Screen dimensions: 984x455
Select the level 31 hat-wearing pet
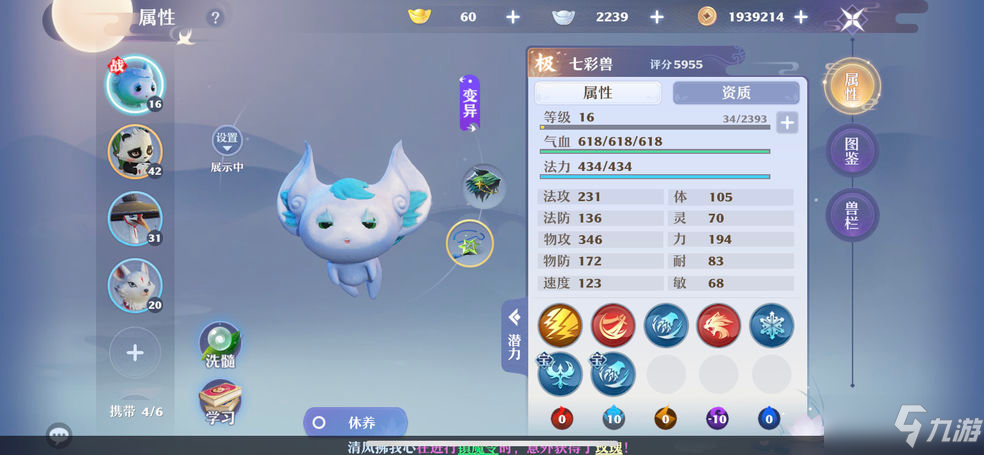pyautogui.click(x=135, y=218)
